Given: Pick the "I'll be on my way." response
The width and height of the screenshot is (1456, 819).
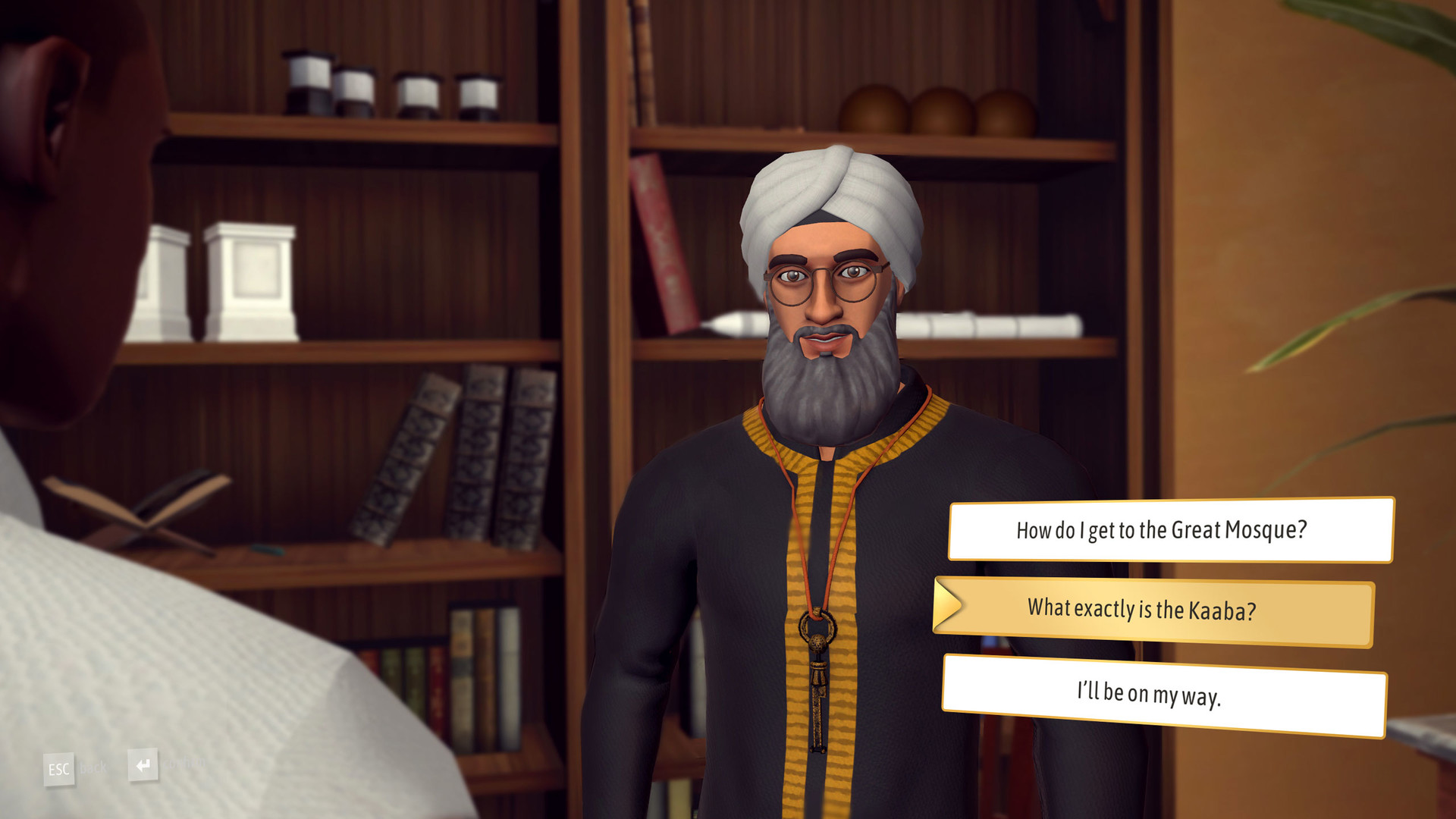Looking at the screenshot, I should coord(1172,692).
